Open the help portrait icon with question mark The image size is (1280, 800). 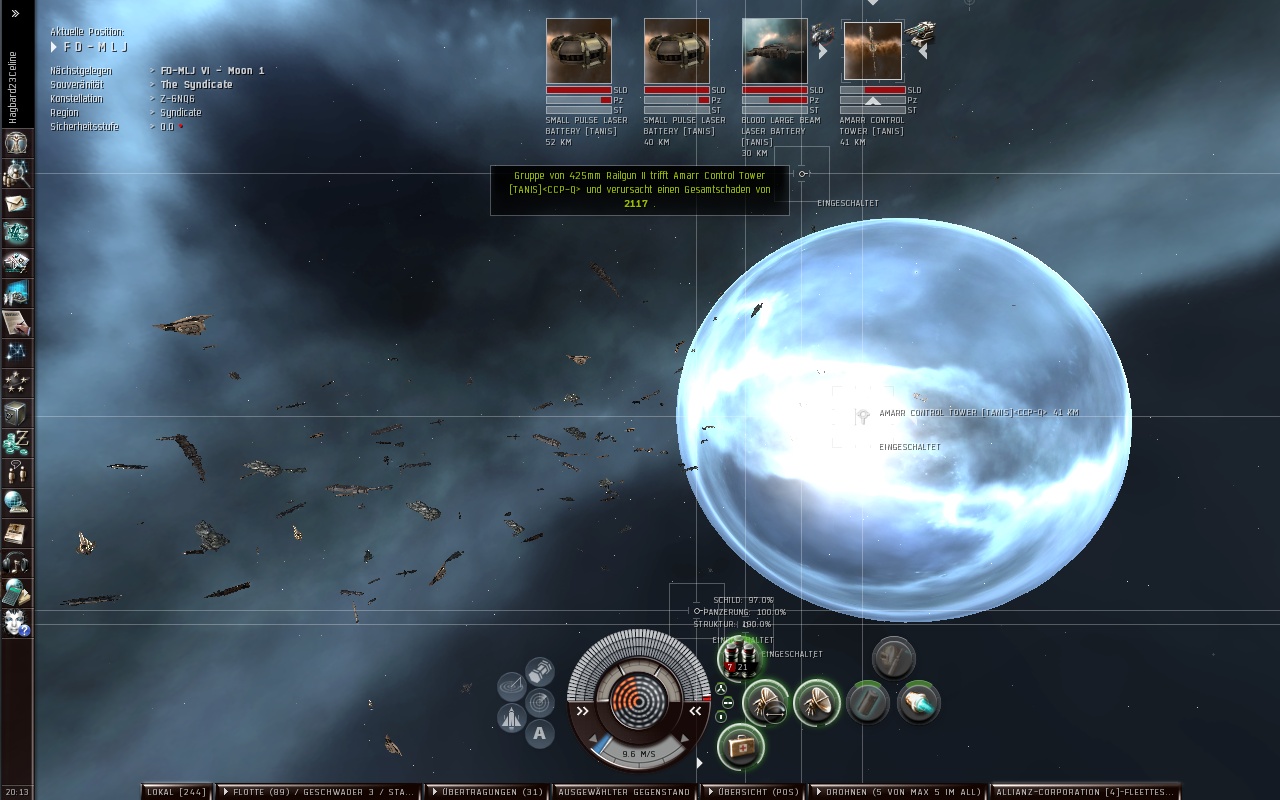[x=16, y=623]
